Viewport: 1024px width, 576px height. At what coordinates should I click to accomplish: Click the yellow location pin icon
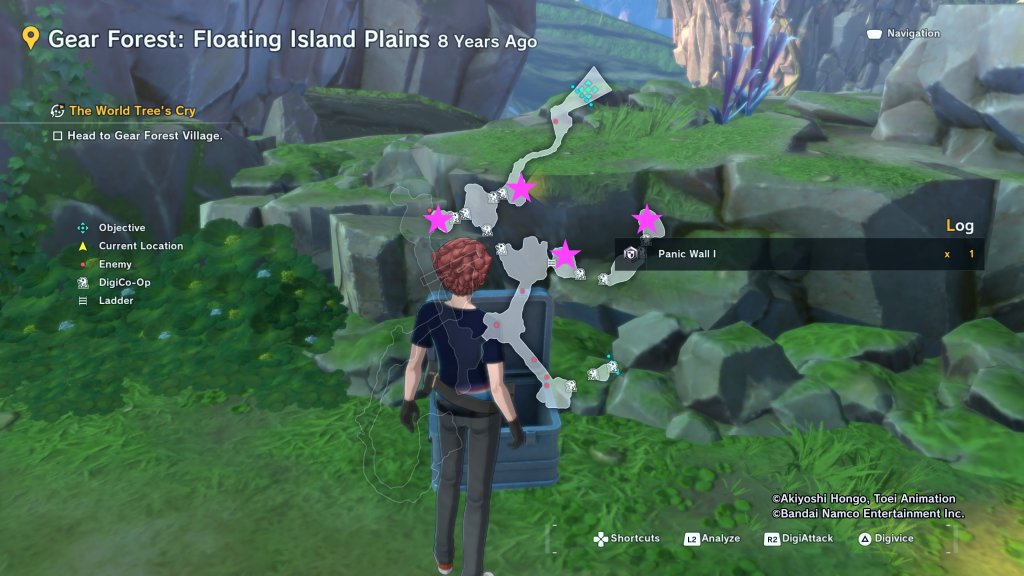click(x=31, y=39)
